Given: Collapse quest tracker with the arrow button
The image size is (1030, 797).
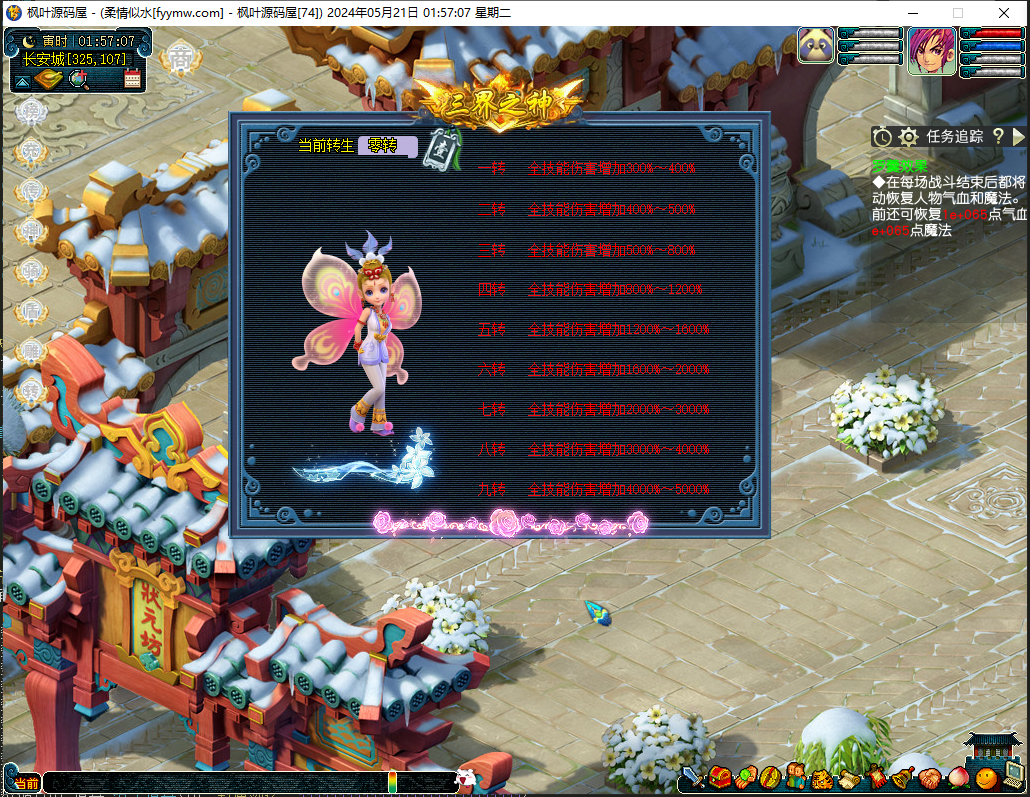Looking at the screenshot, I should tap(1019, 137).
